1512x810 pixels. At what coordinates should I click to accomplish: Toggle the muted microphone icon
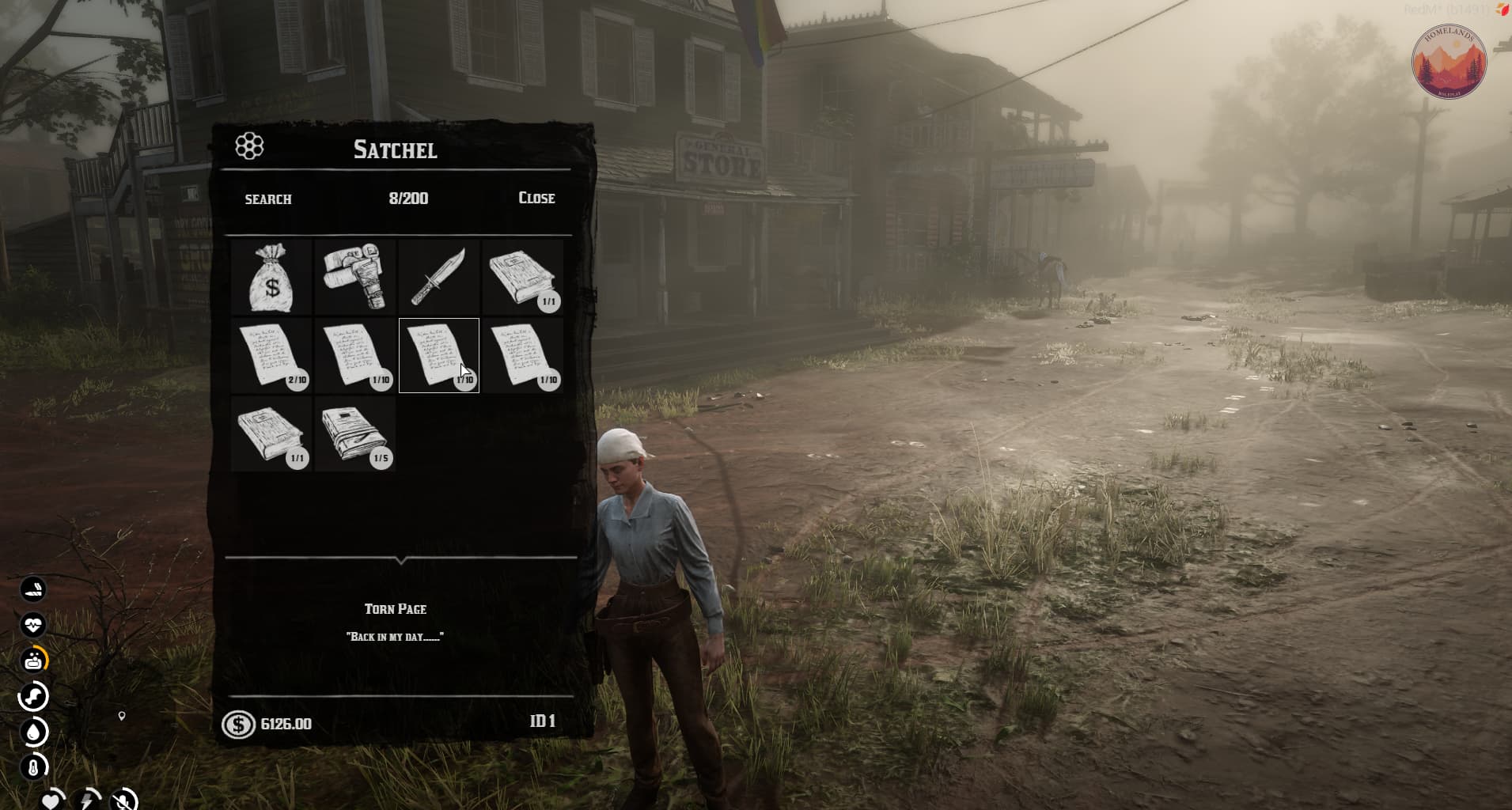[123, 800]
